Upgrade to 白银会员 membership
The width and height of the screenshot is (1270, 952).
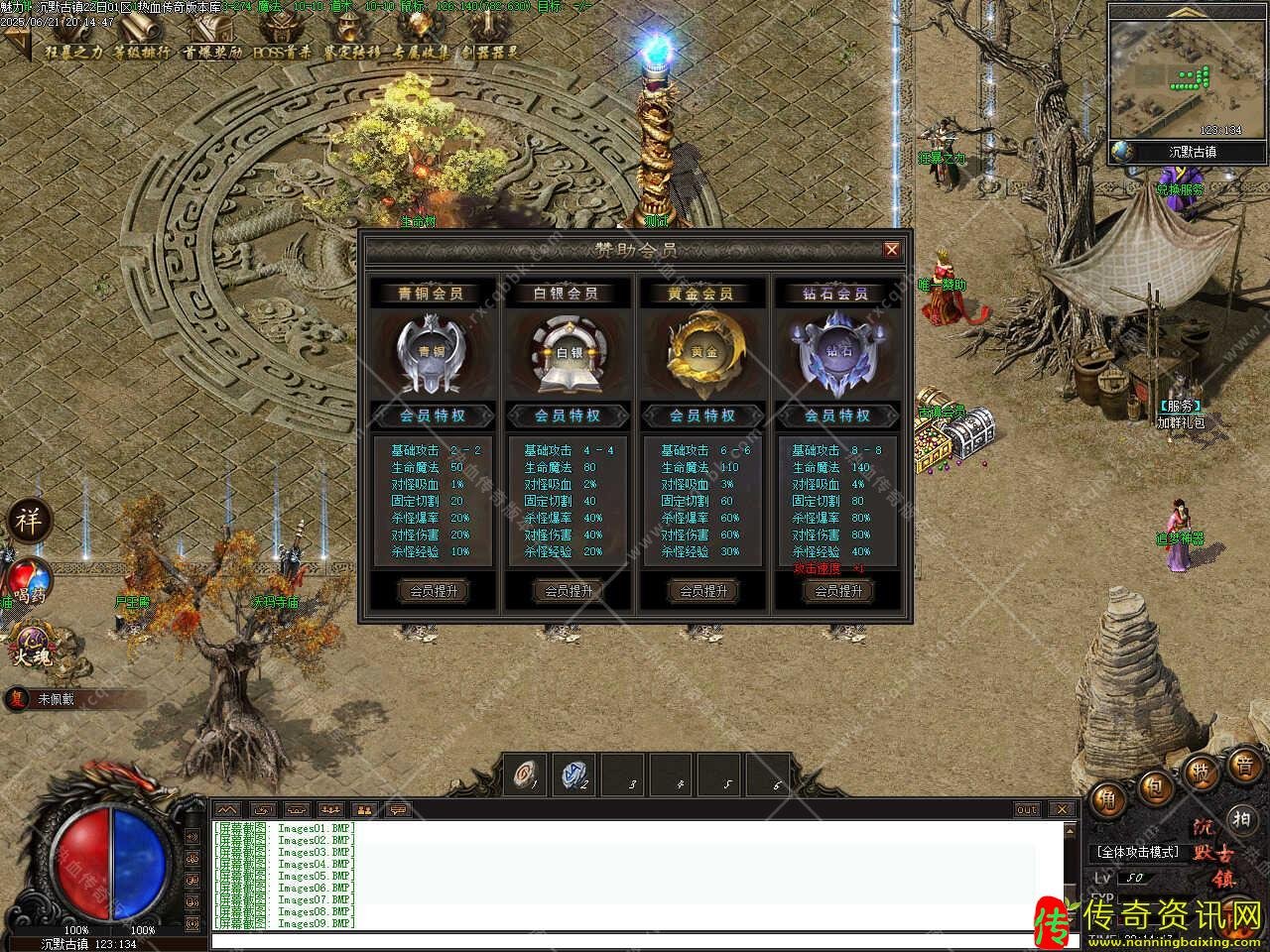(569, 591)
